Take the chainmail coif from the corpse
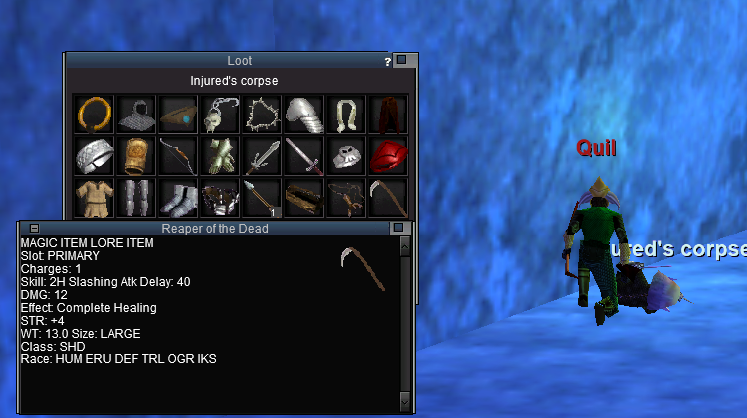Image resolution: width=747 pixels, height=418 pixels. click(x=135, y=114)
